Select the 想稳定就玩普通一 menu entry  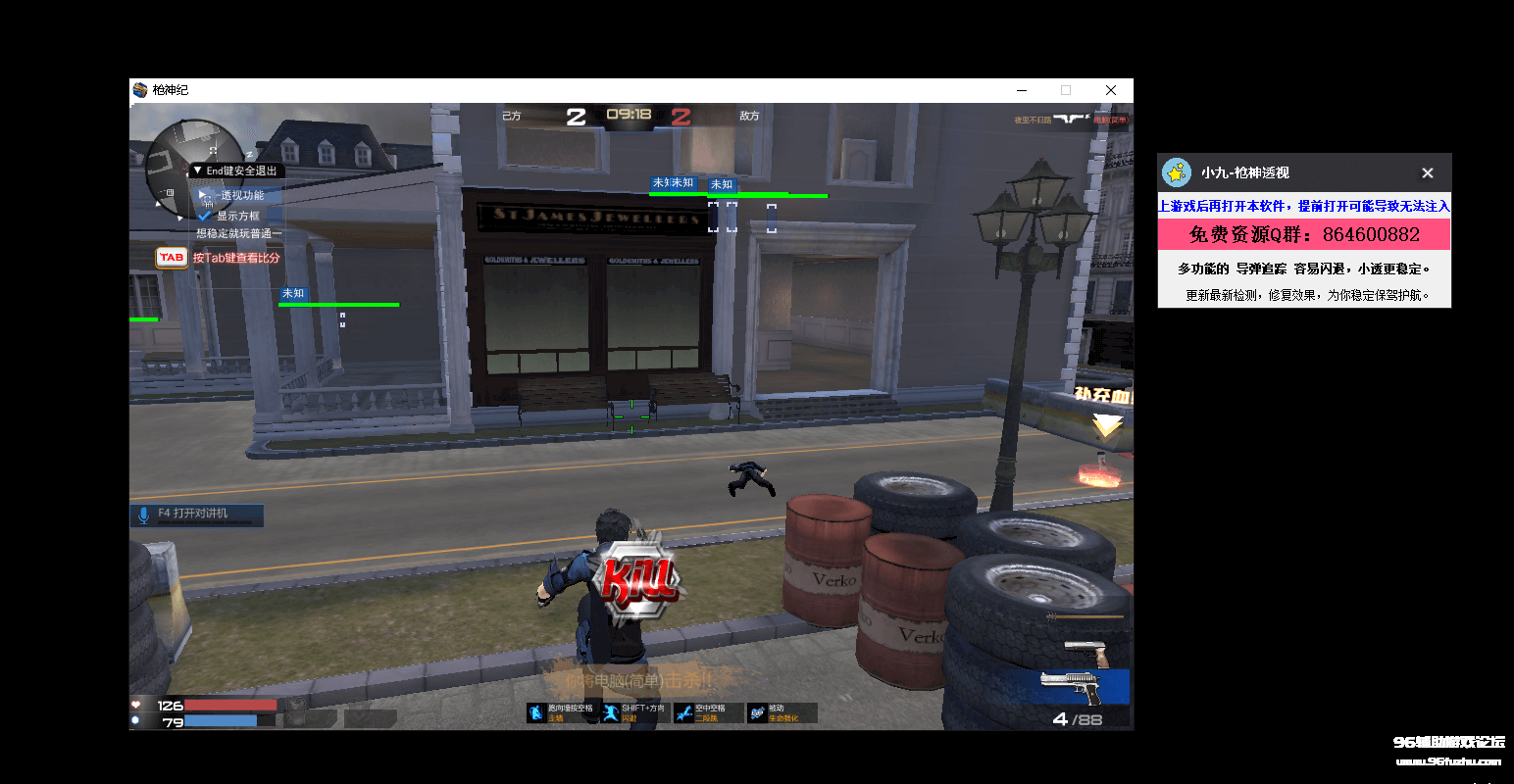coord(237,235)
